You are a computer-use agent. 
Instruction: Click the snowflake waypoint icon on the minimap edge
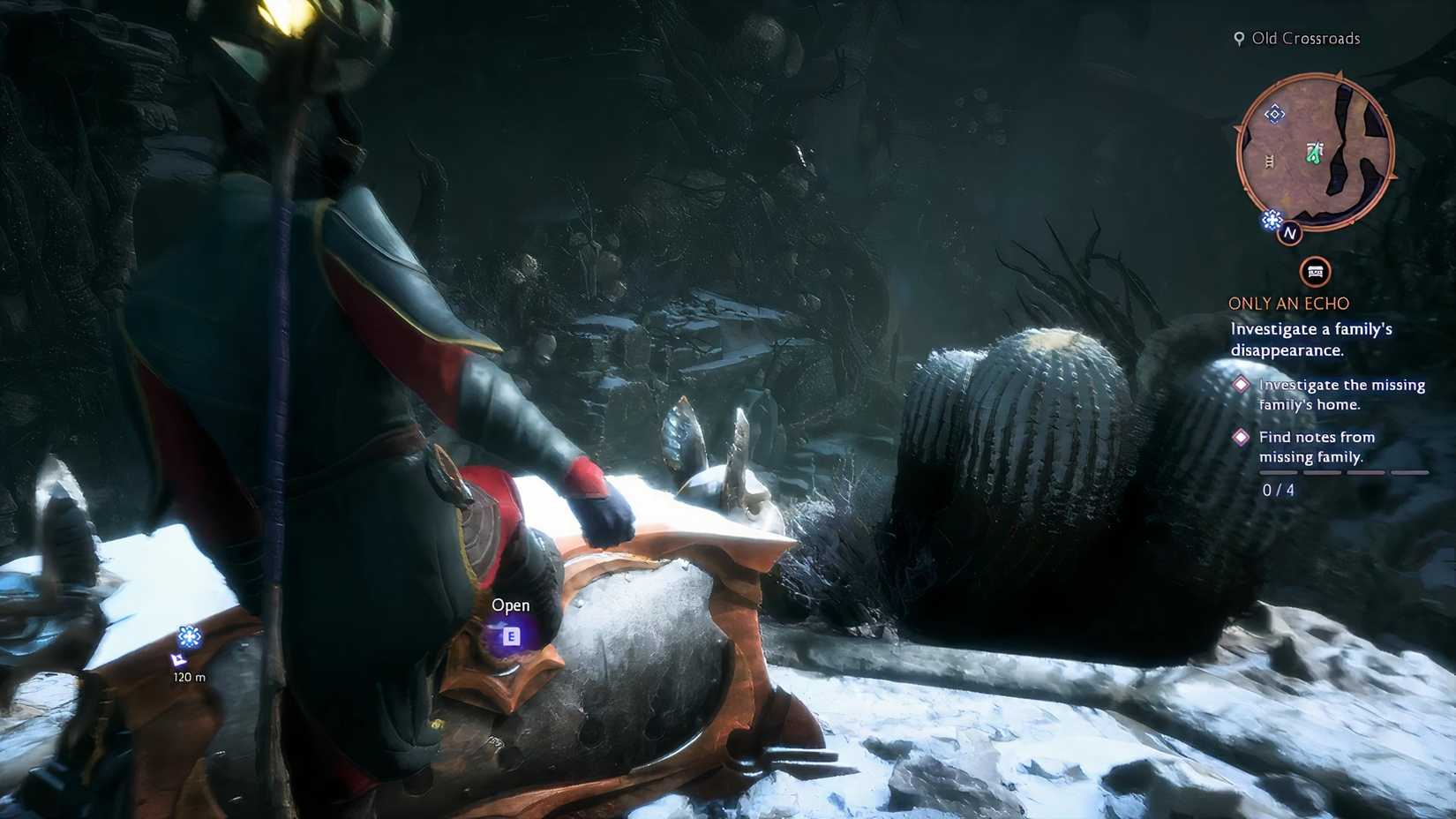[x=1271, y=217]
